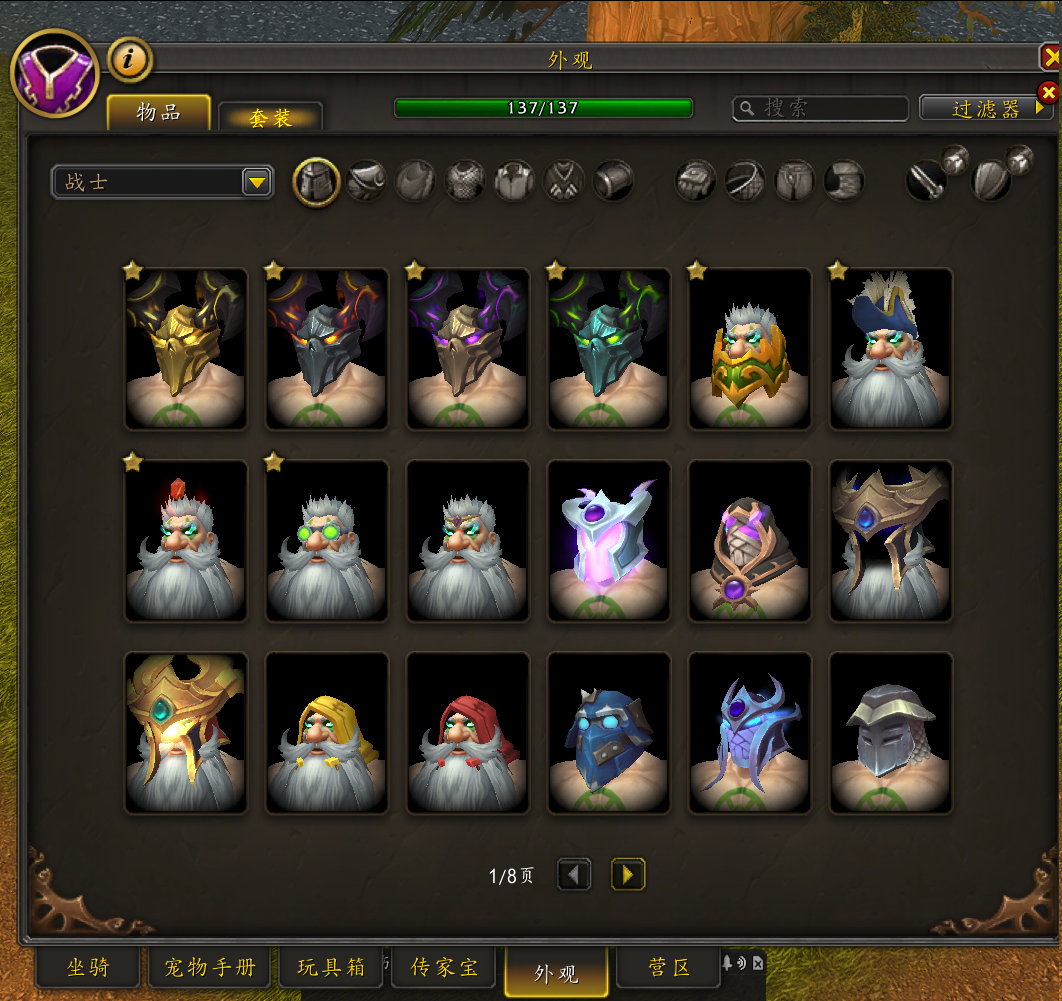Open the 过滤器 filter menu
Image resolution: width=1062 pixels, height=1001 pixels.
986,108
